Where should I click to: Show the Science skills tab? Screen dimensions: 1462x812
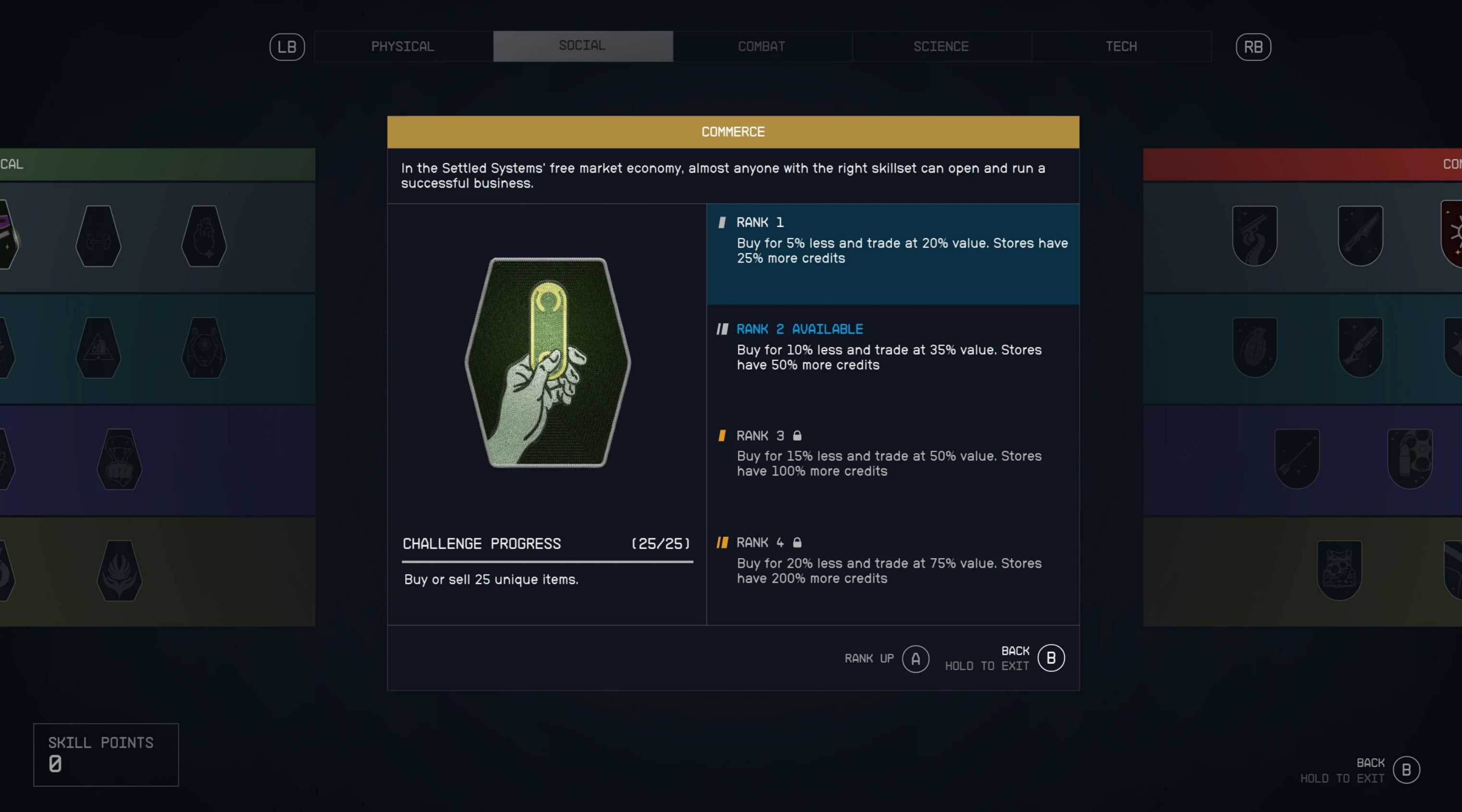click(x=941, y=47)
